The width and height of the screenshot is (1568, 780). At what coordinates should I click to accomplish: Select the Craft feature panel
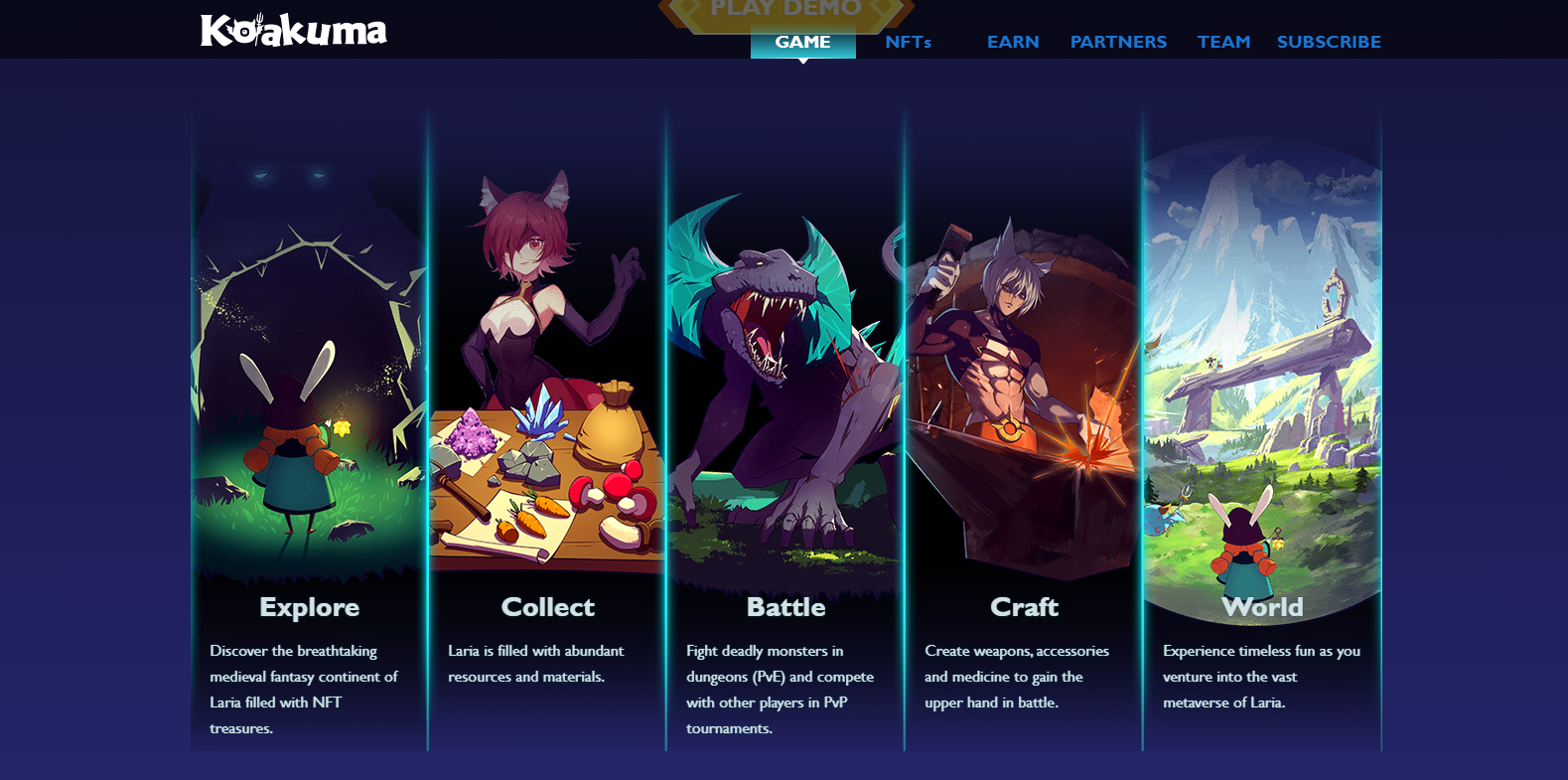tap(1024, 427)
